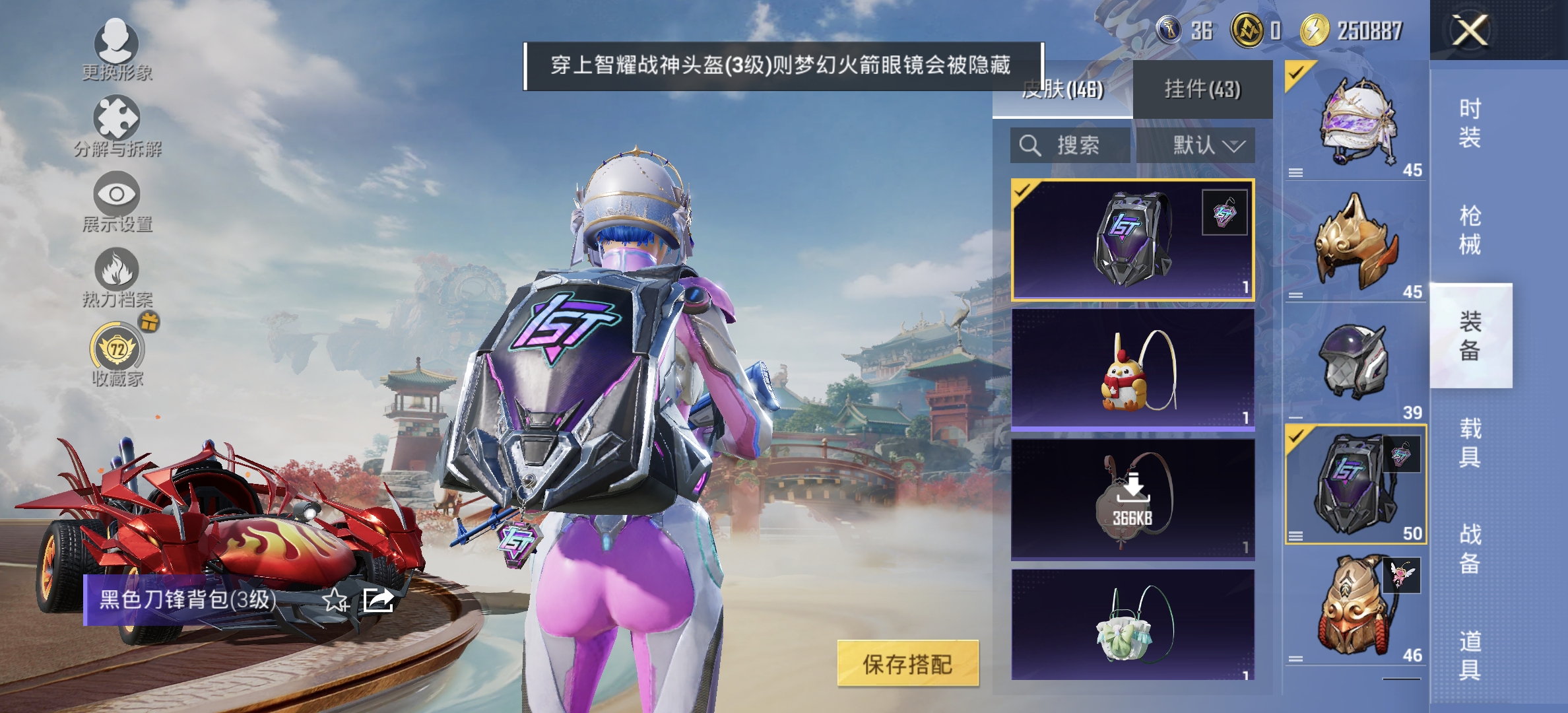Open the 更换形象 character appearance panel
Image resolution: width=1568 pixels, height=713 pixels.
[116, 50]
